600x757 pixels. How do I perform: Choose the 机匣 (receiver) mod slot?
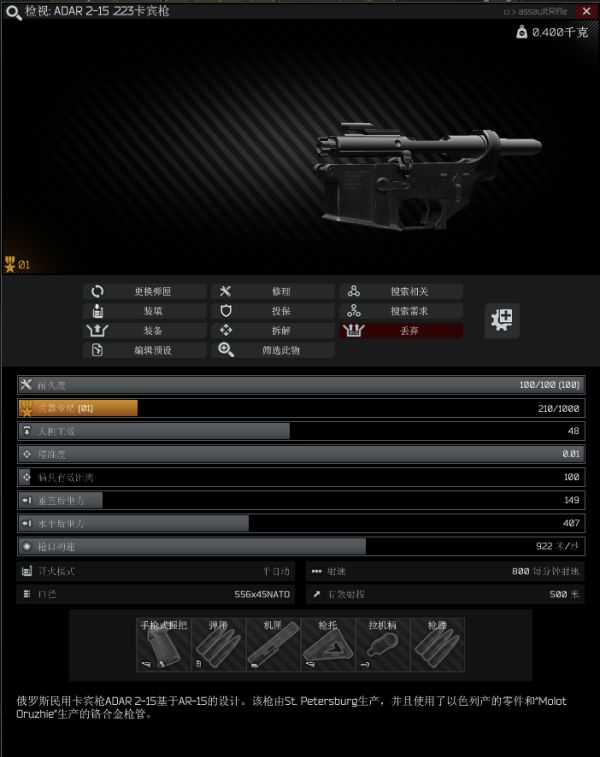273,645
